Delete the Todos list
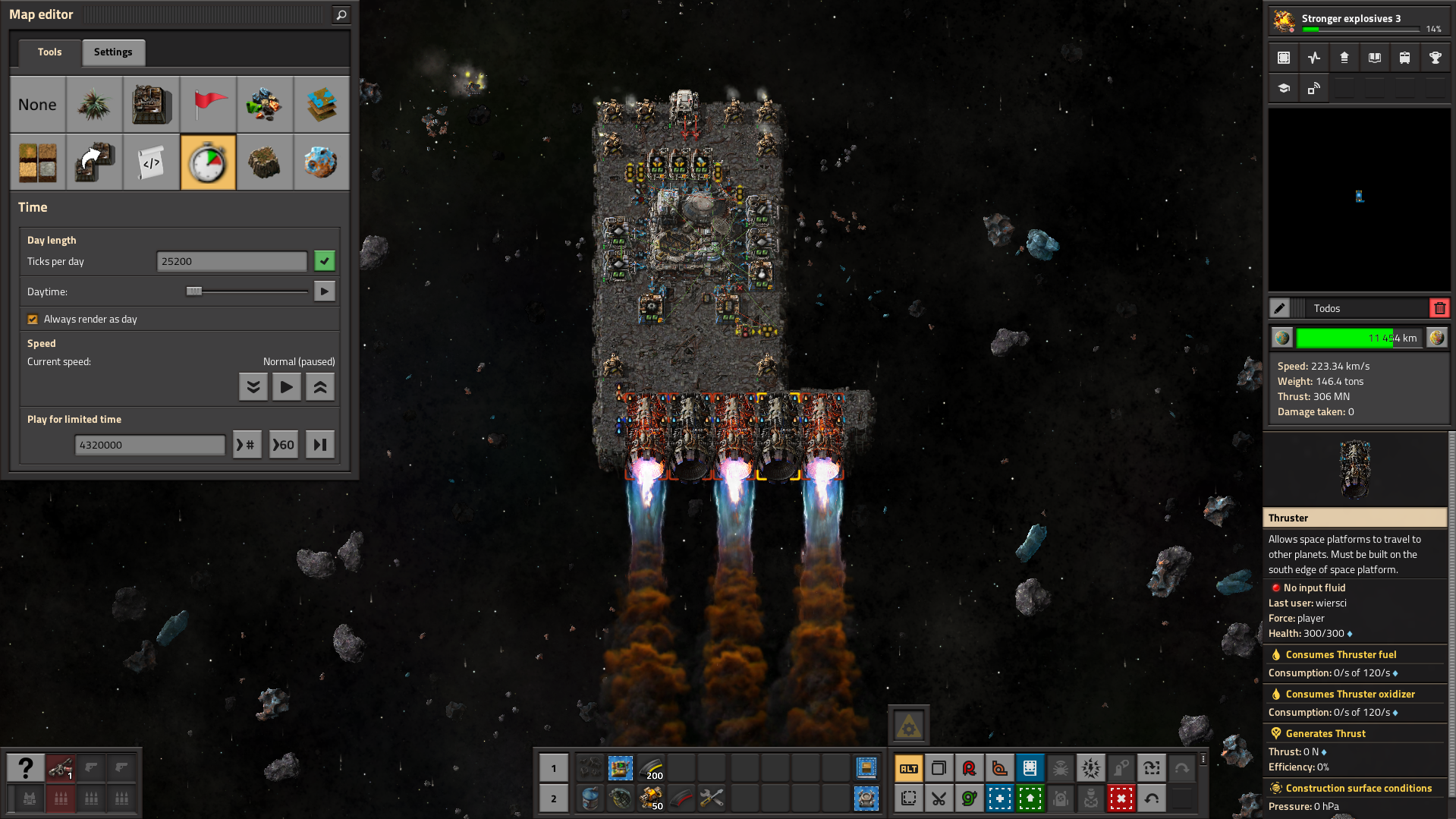This screenshot has height=819, width=1456. coord(1439,308)
